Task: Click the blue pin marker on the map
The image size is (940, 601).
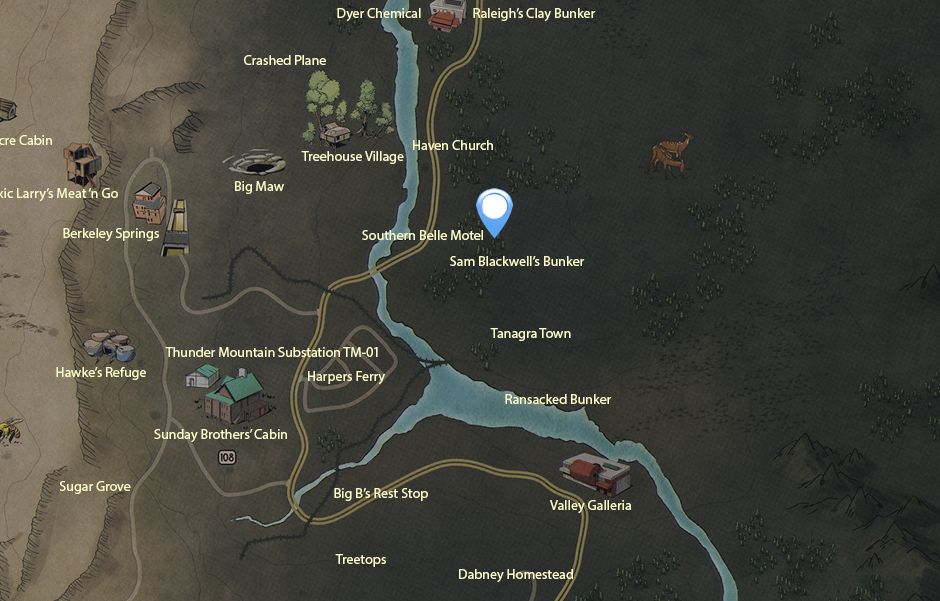Action: (x=494, y=211)
